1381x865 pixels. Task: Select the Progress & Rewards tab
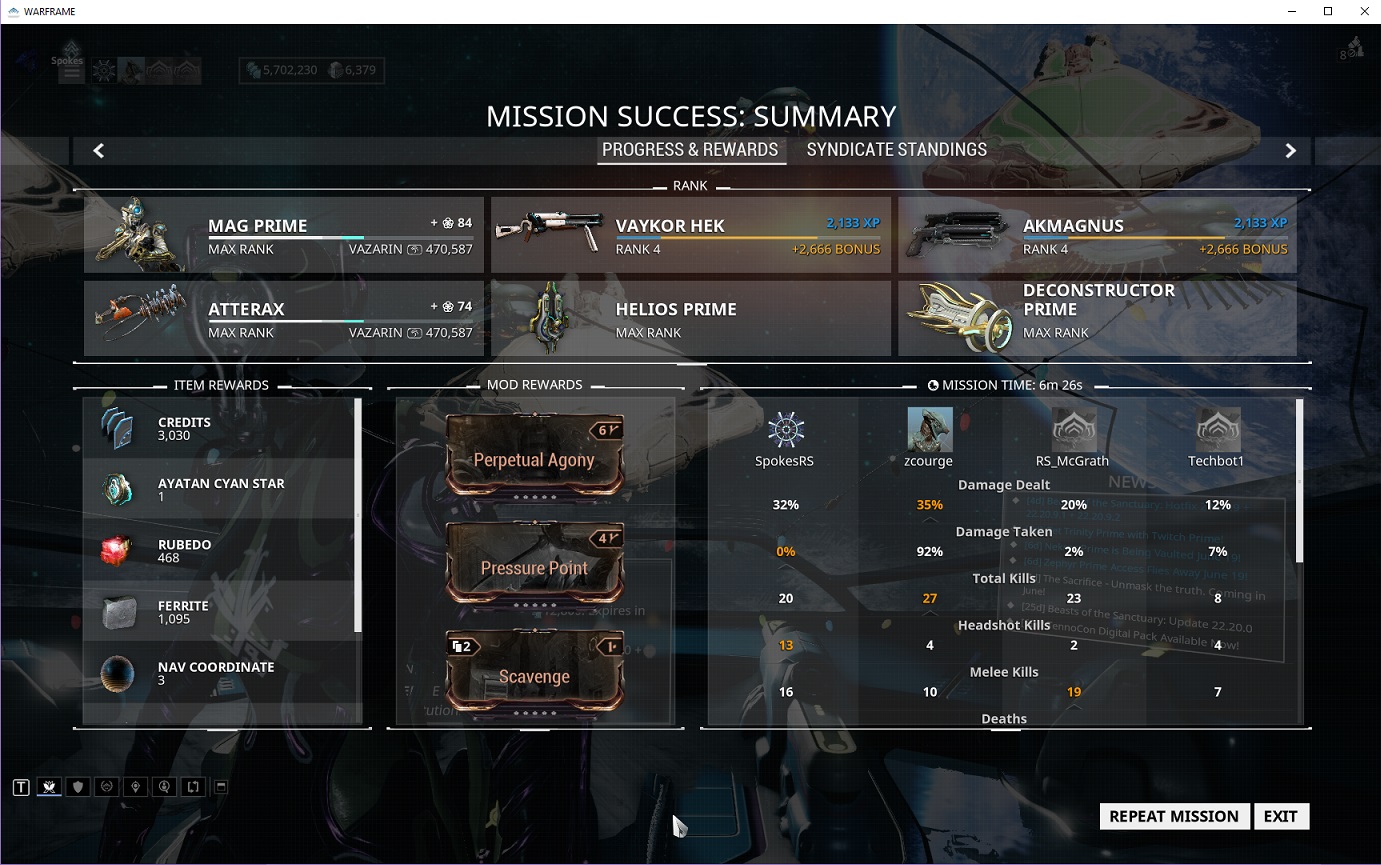(690, 150)
